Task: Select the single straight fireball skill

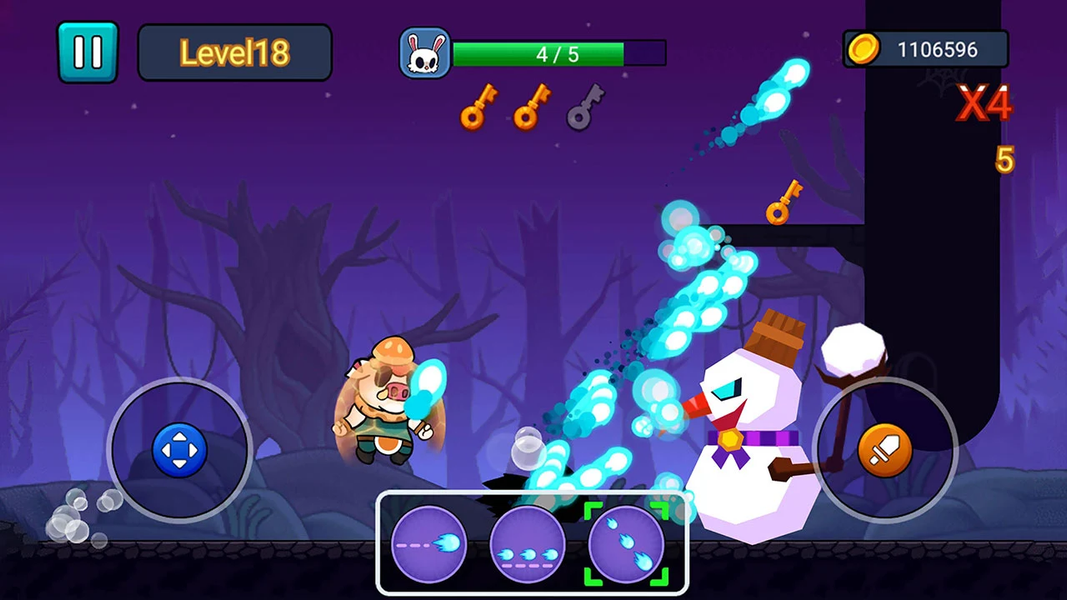Action: point(429,545)
